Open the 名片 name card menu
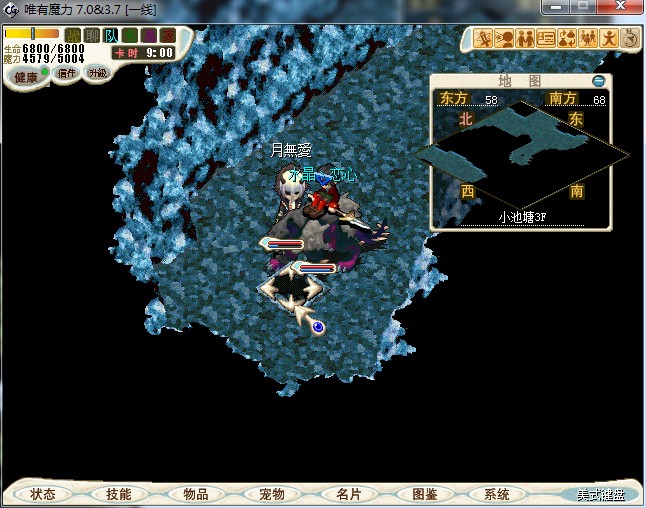 pos(347,494)
